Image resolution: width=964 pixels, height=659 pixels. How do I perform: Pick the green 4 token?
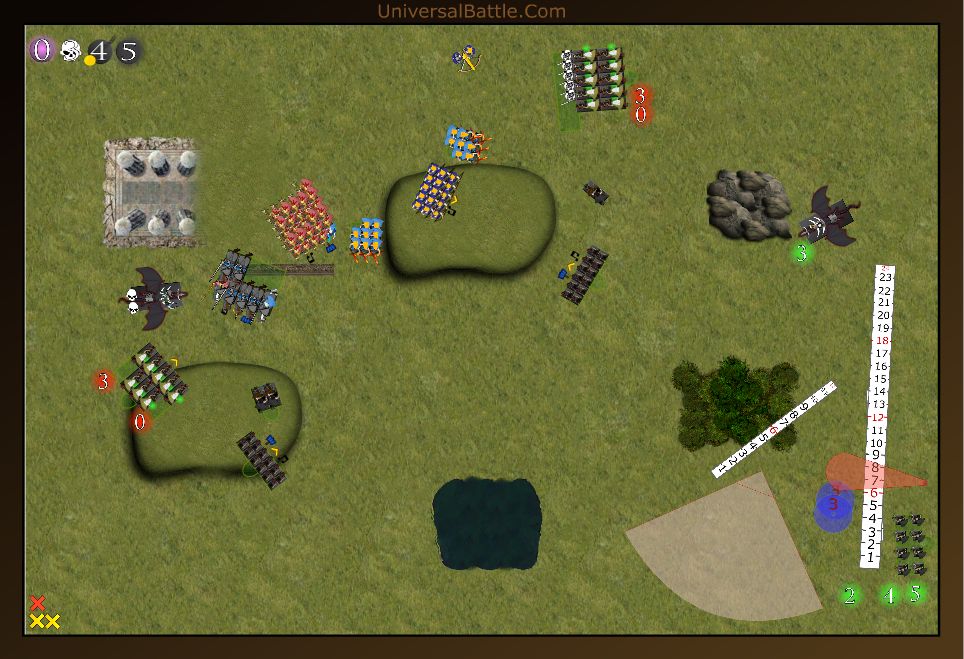(x=890, y=595)
